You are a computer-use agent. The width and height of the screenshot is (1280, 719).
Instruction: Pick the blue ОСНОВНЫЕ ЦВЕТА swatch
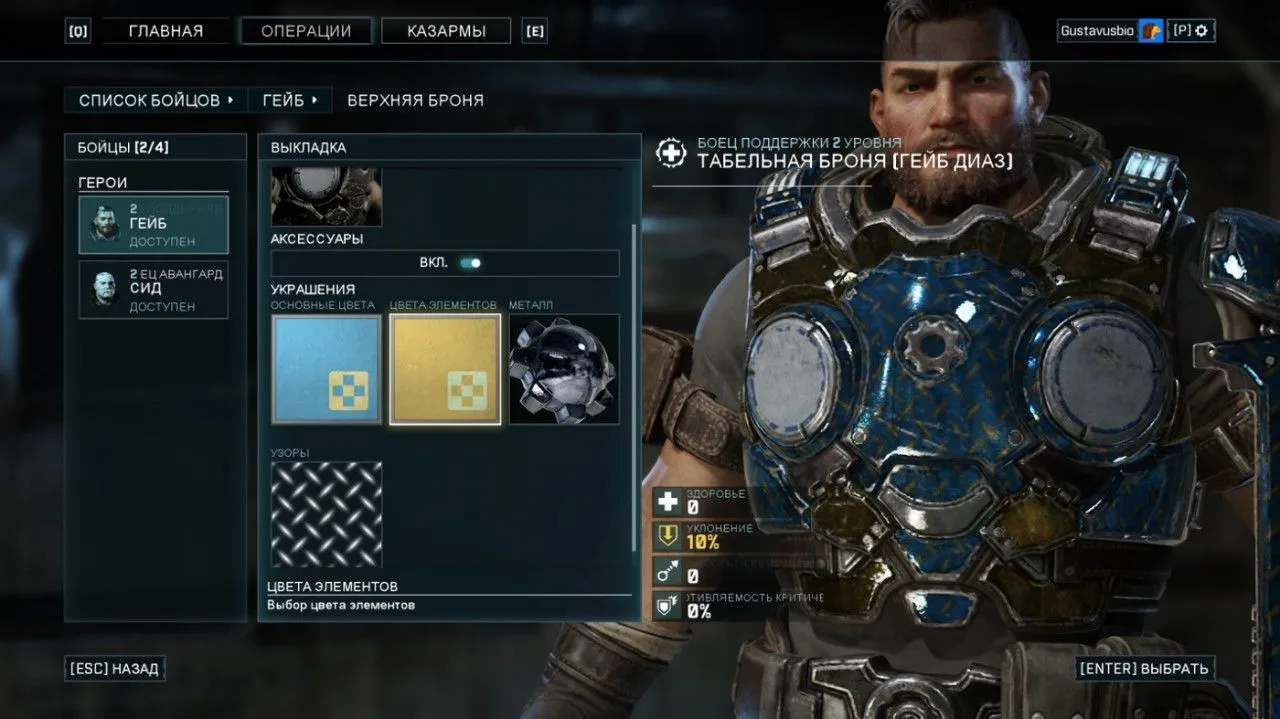[326, 369]
